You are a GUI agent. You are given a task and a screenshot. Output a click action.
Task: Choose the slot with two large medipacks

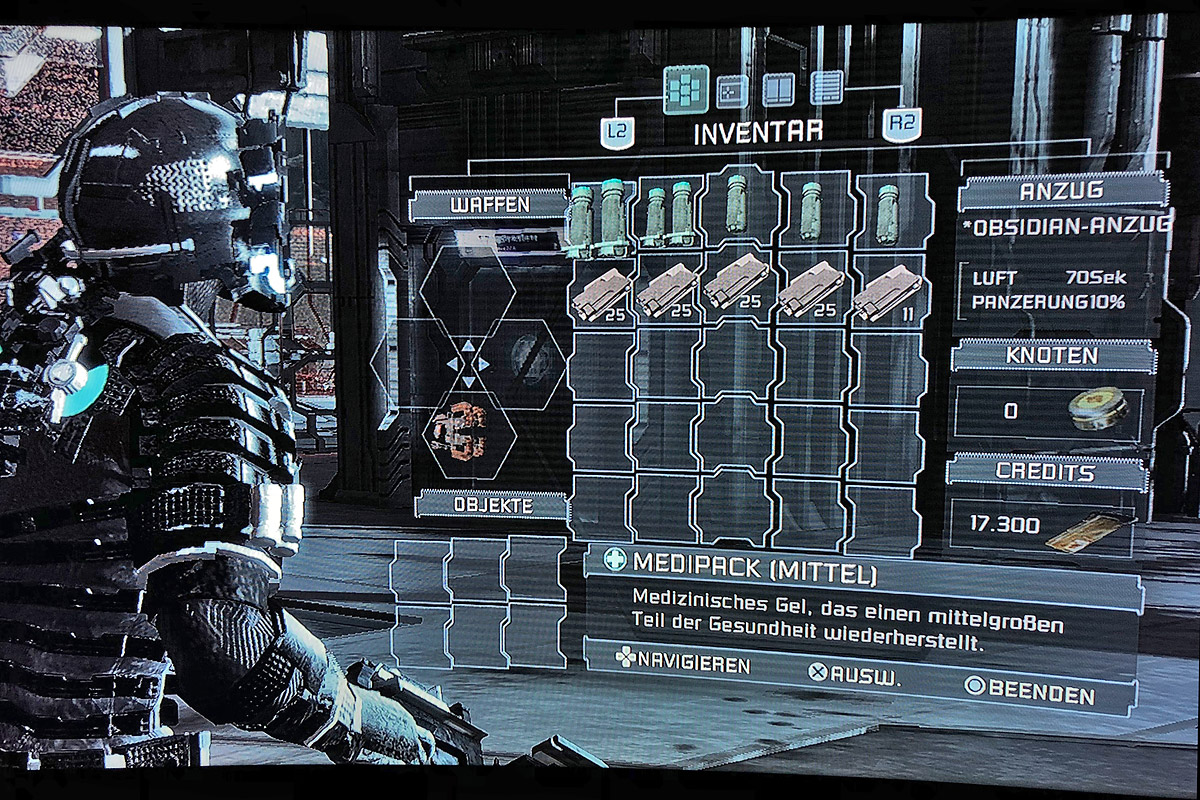tap(599, 217)
